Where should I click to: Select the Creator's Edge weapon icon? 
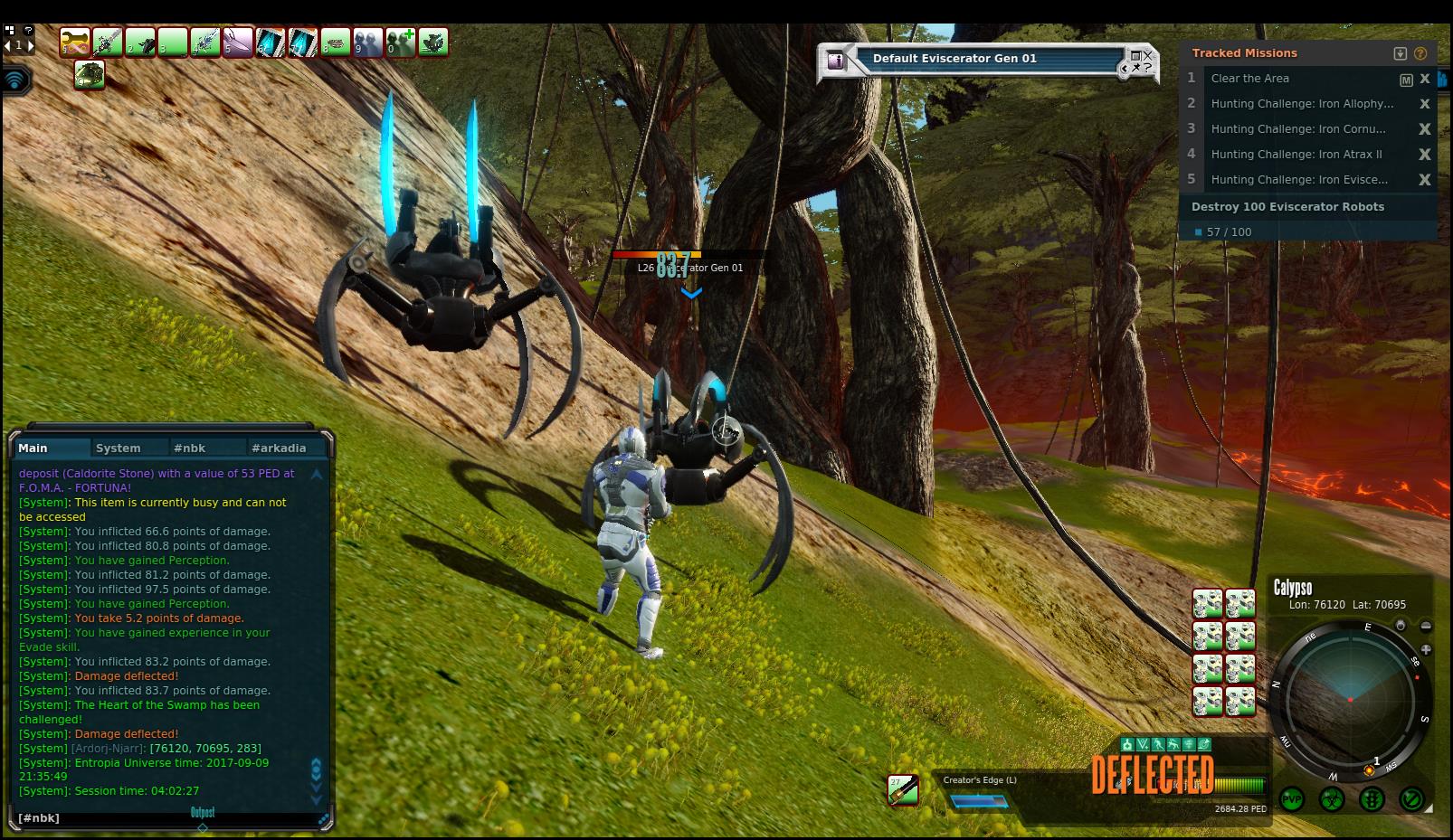(x=903, y=789)
